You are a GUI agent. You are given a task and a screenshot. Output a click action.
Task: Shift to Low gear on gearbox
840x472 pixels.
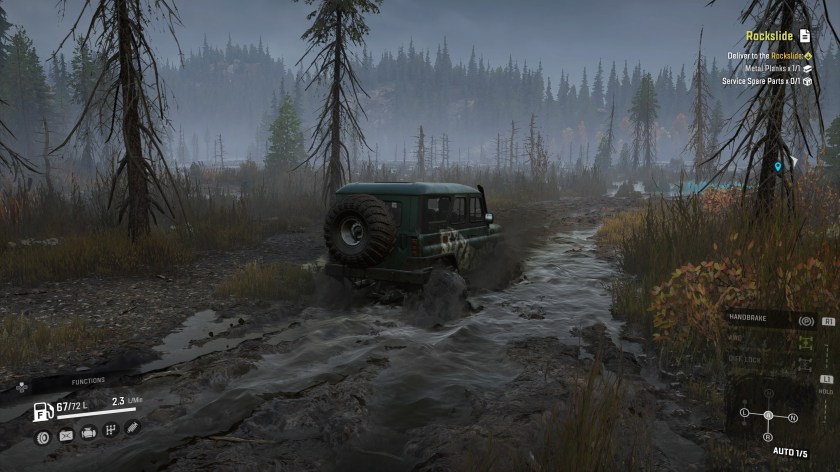tap(745, 412)
